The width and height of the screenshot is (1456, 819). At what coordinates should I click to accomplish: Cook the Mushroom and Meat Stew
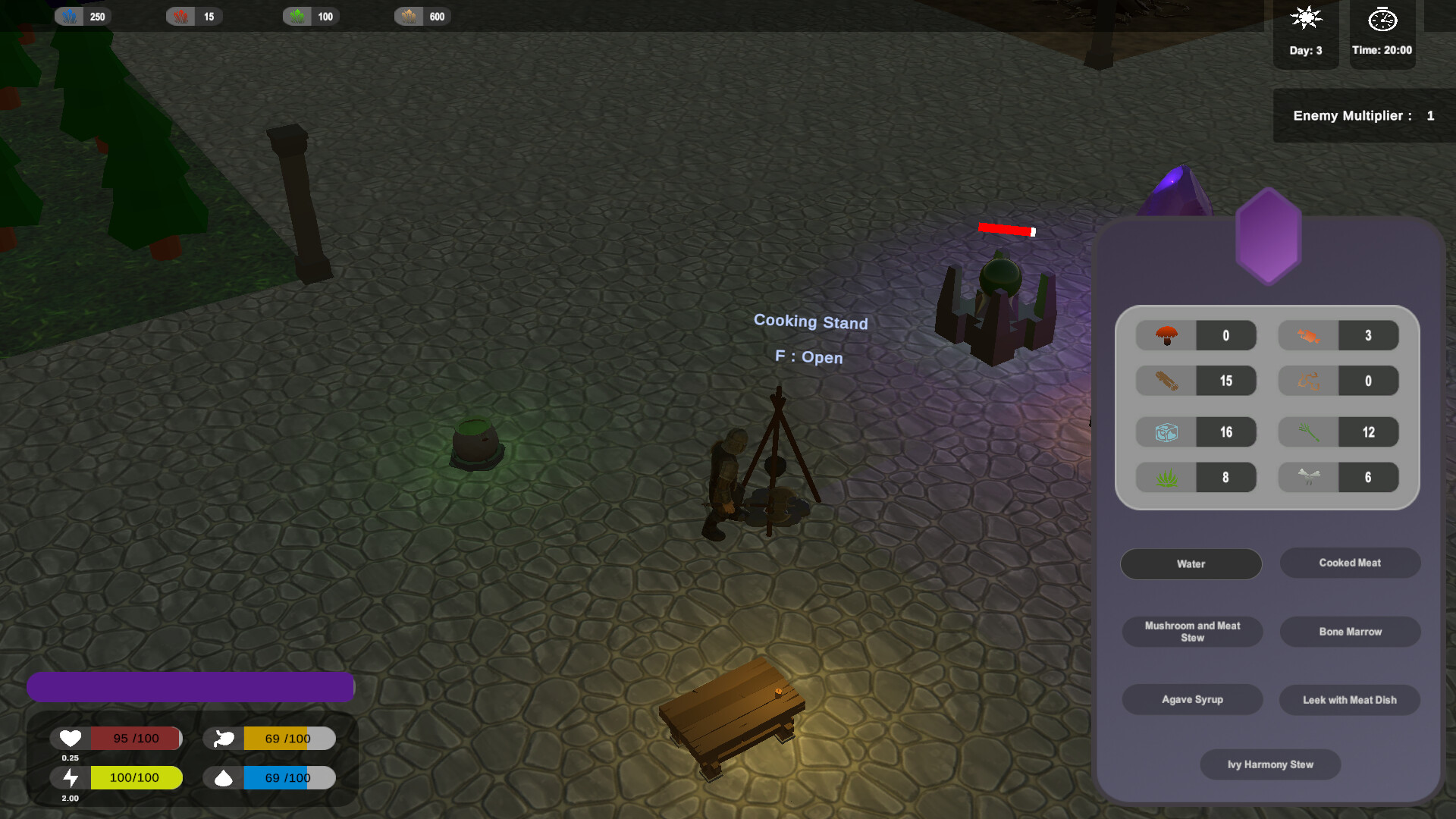coord(1192,631)
